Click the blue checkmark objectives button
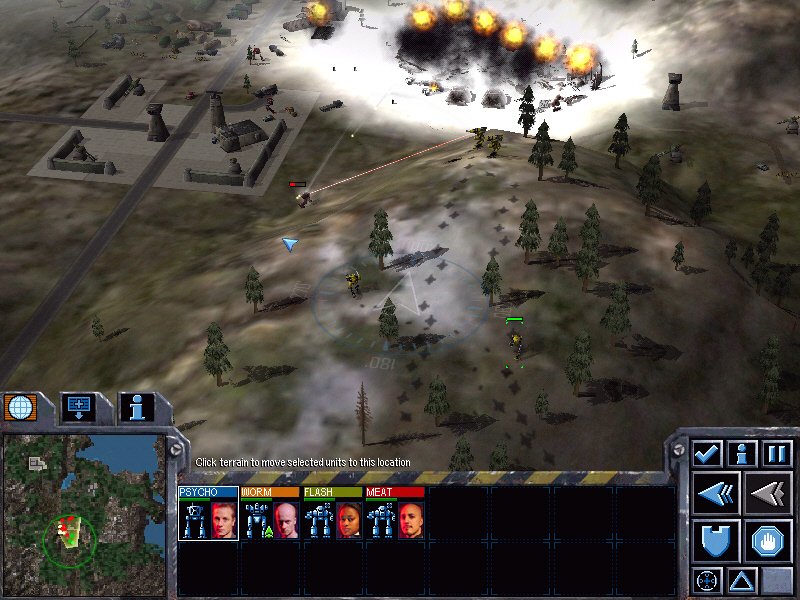800x600 pixels. coord(707,453)
